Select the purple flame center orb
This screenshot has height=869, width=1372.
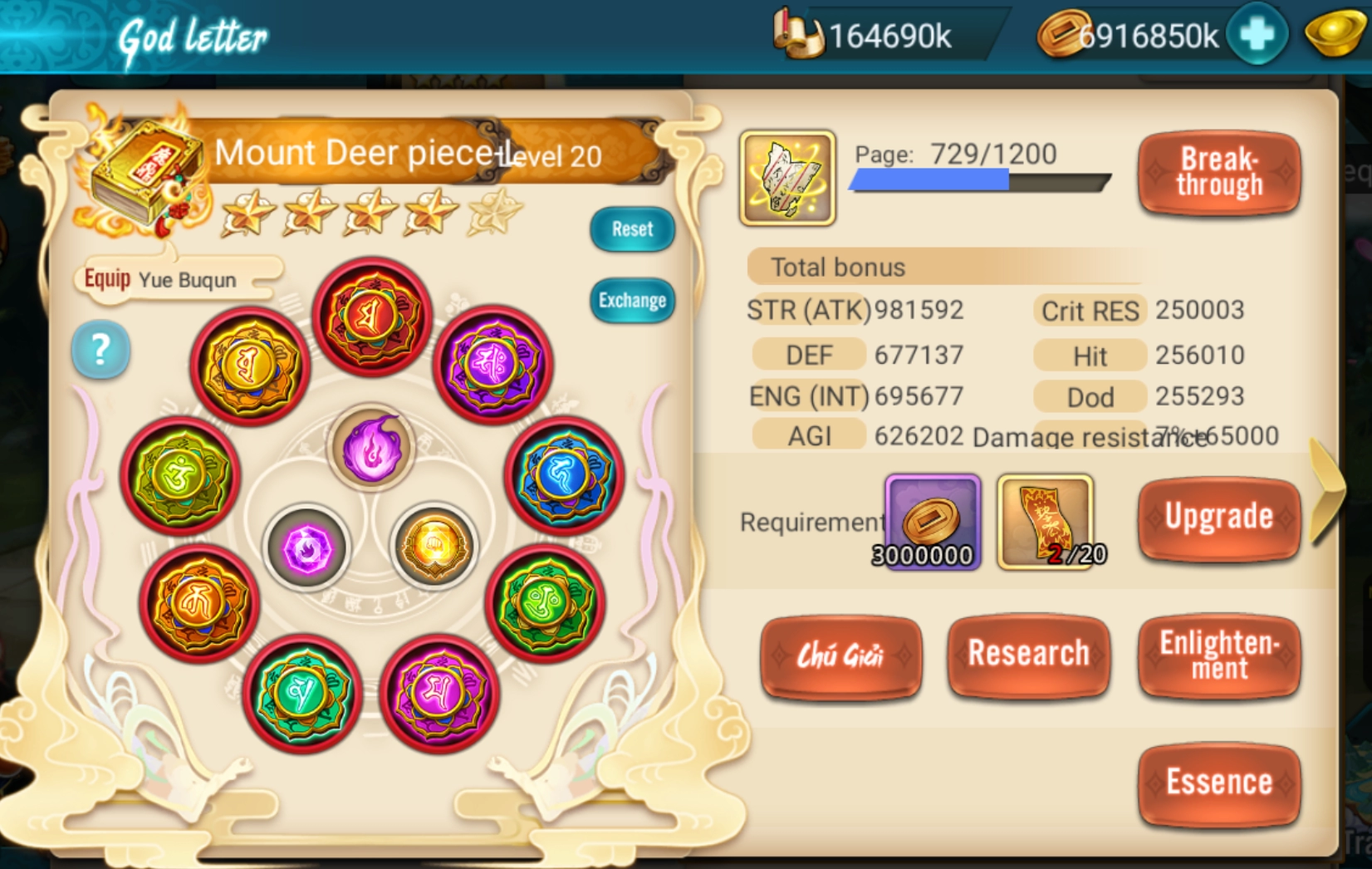coord(371,449)
